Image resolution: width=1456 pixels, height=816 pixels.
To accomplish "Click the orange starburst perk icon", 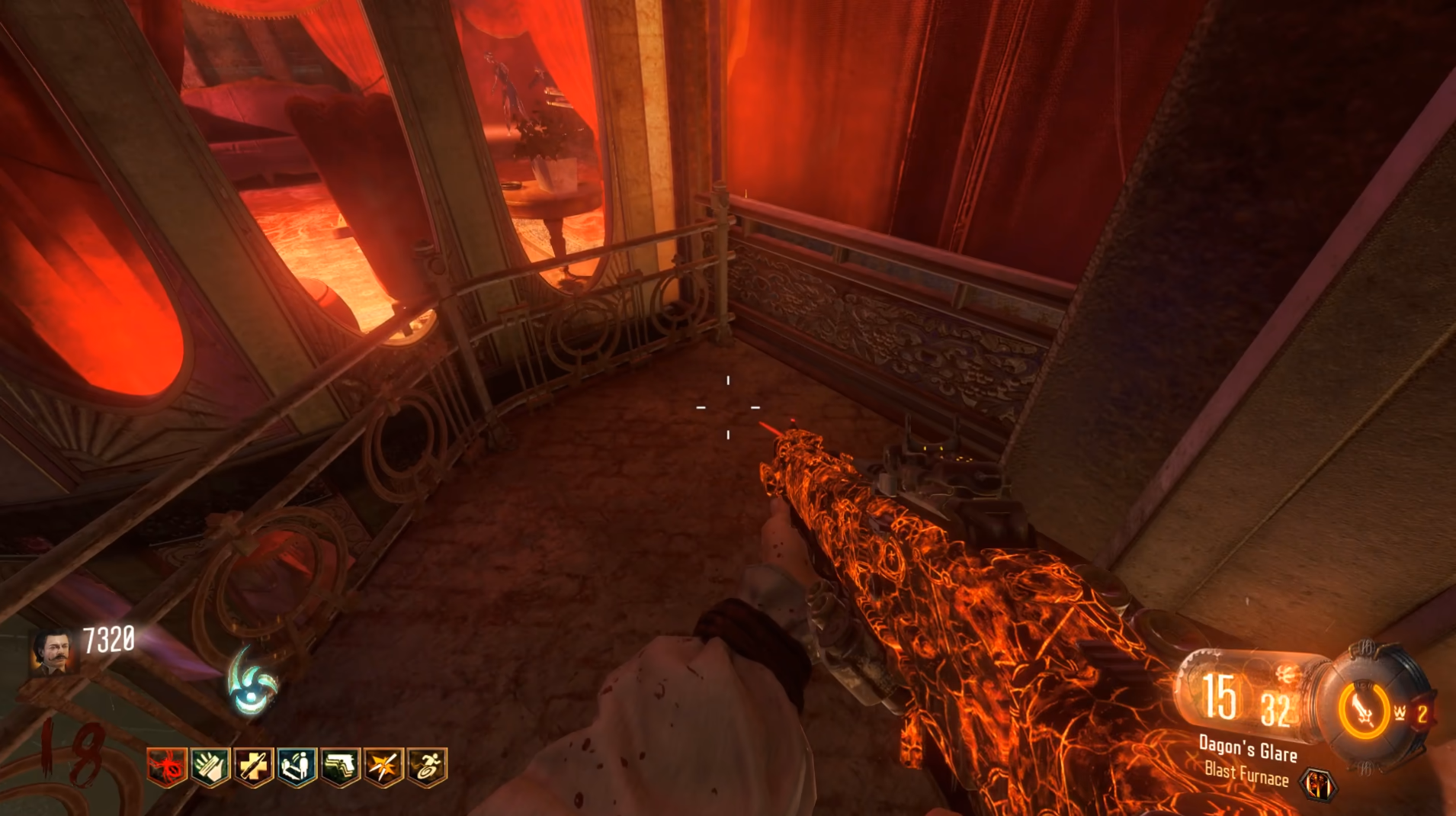I will (383, 766).
